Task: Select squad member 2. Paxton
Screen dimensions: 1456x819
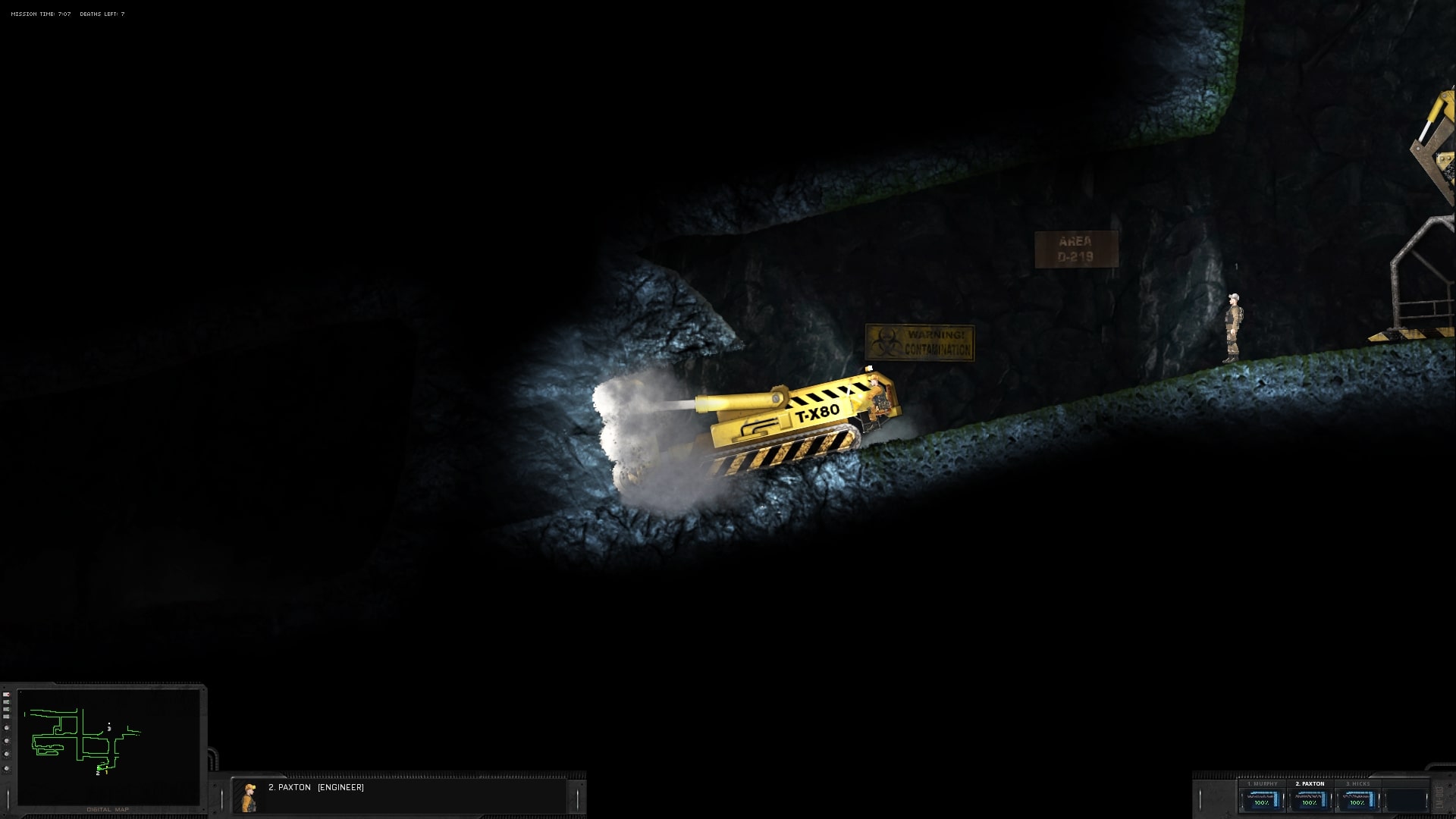Action: [x=1310, y=799]
